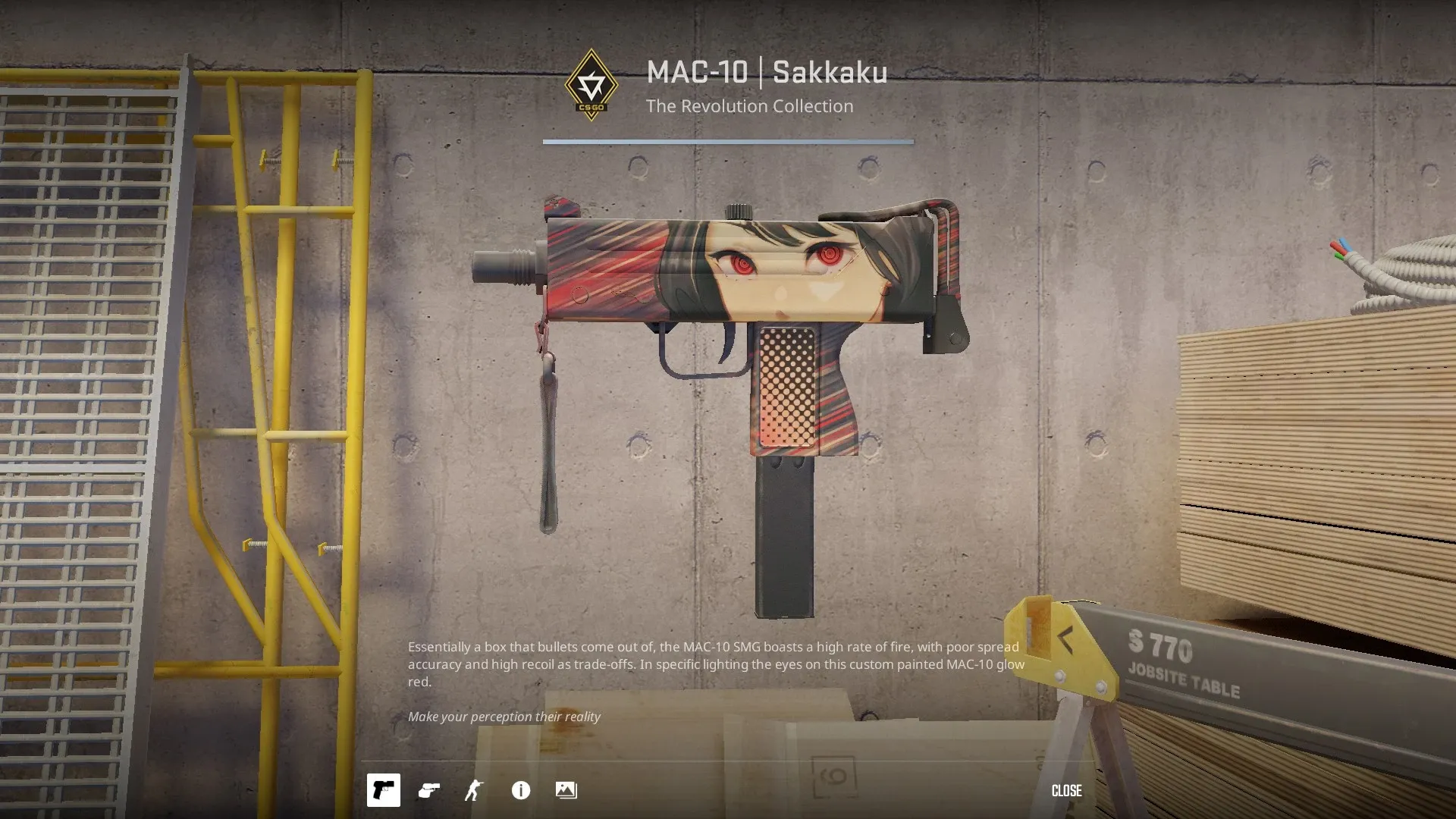Switch to the held-weapon hand view
Image resolution: width=1456 pixels, height=819 pixels.
[429, 790]
